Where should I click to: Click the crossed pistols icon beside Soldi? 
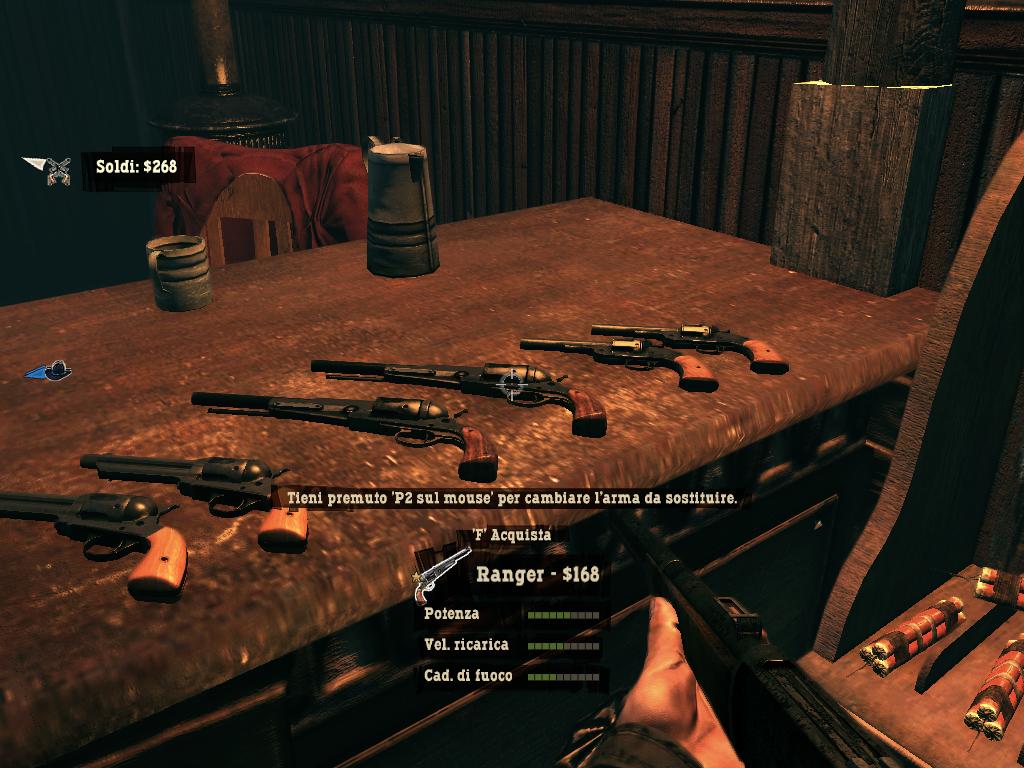tap(58, 170)
